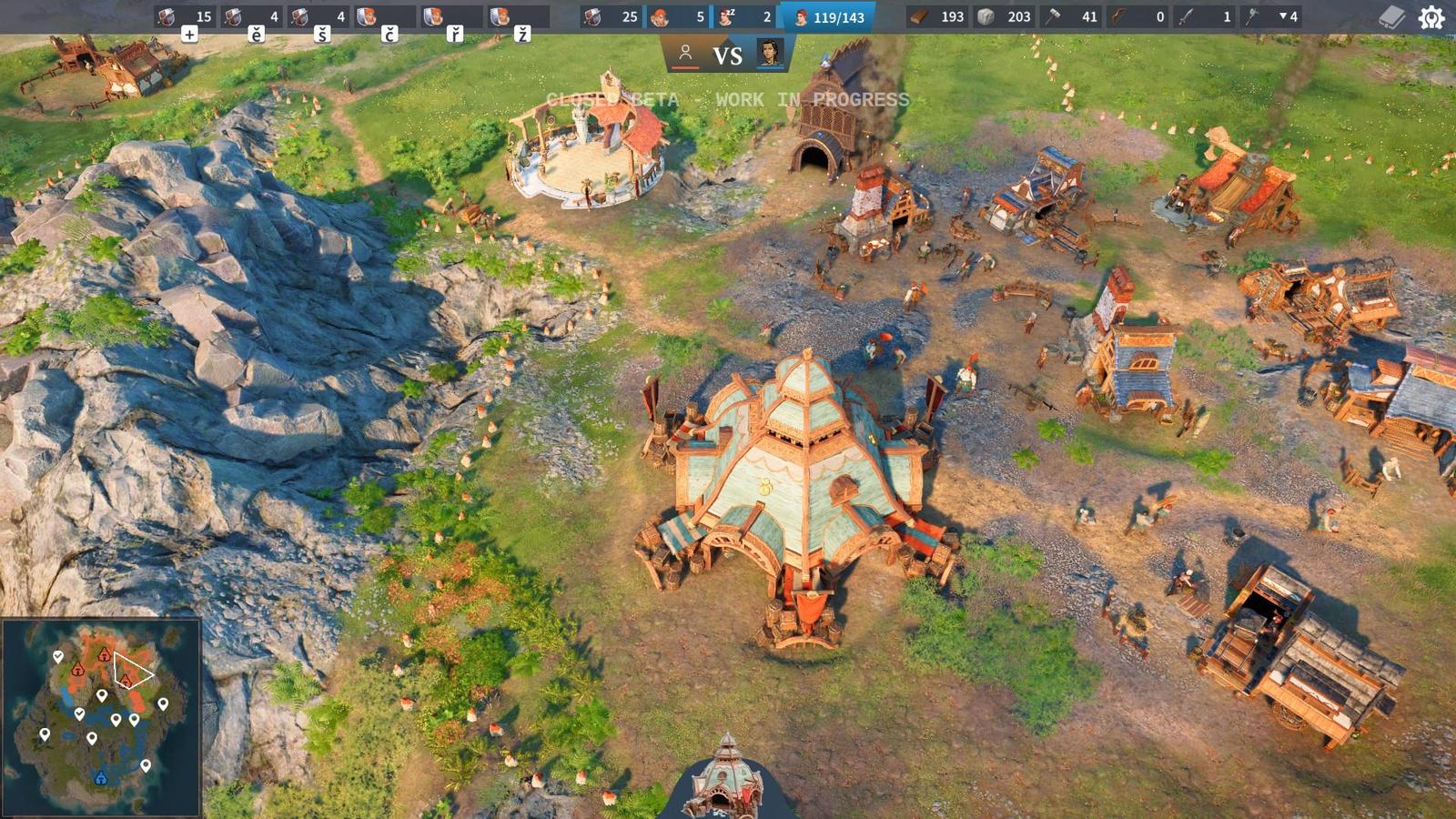Click the blue base marker on minimap
This screenshot has width=1456, height=819.
click(x=101, y=777)
